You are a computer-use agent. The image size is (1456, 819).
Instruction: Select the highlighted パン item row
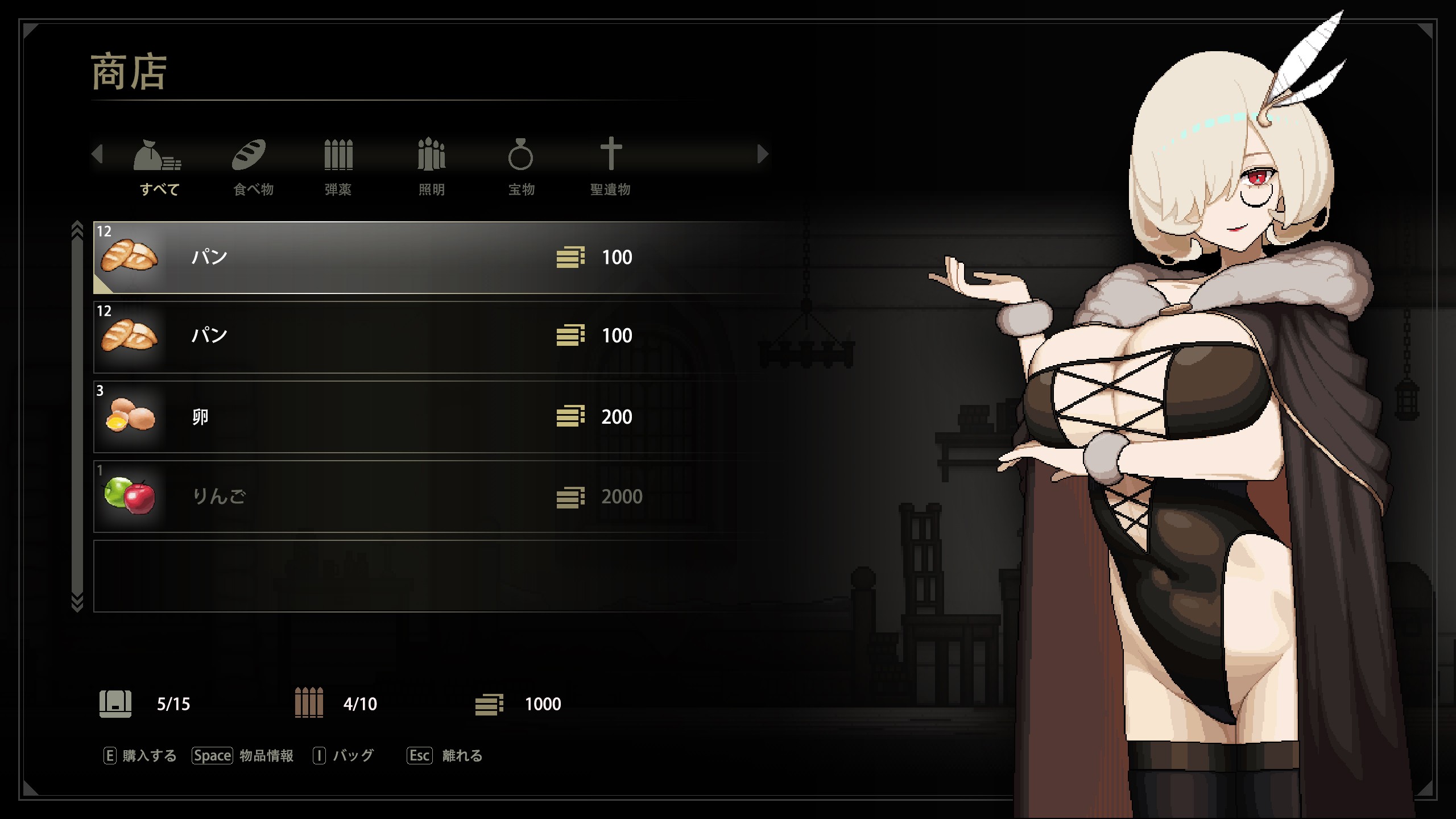pyautogui.click(x=398, y=258)
